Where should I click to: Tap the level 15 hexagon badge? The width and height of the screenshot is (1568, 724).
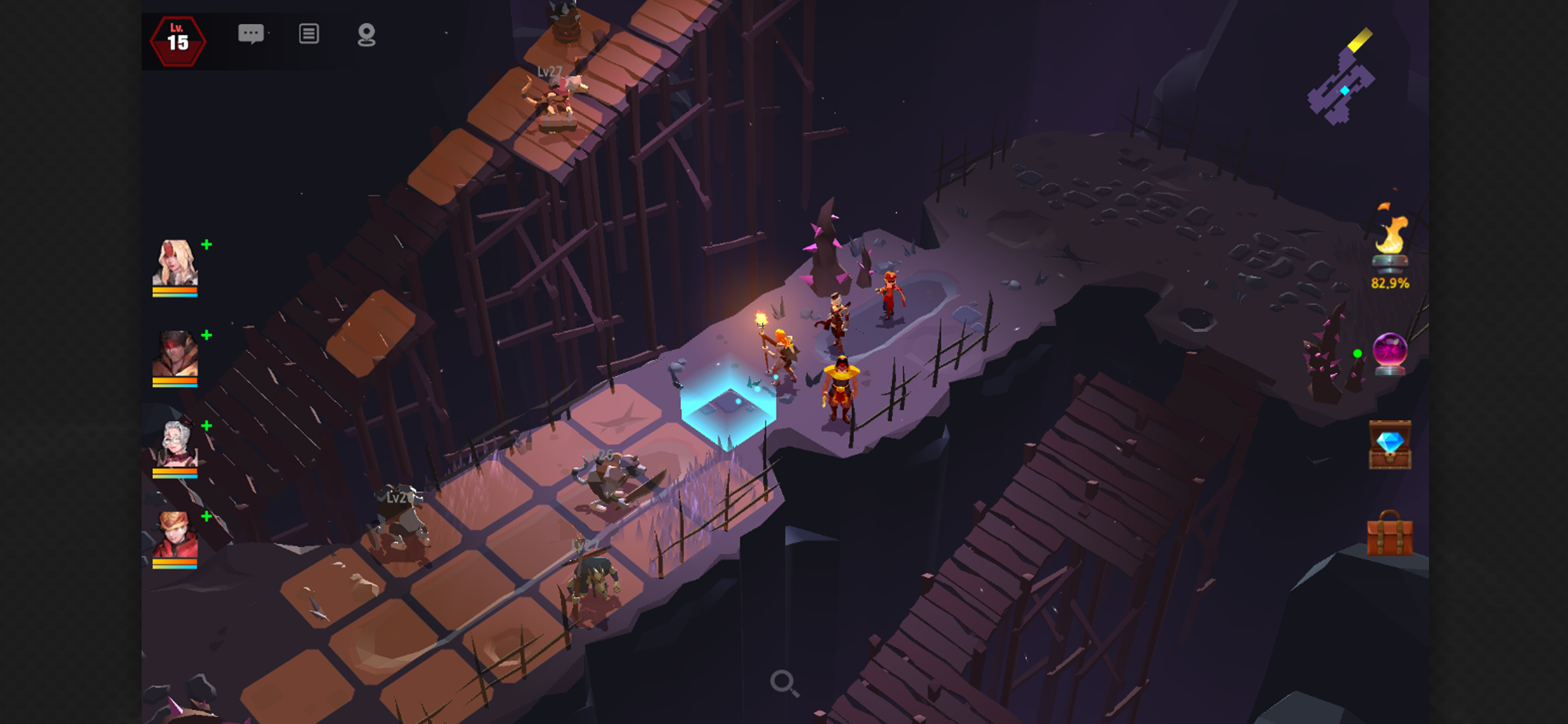(178, 41)
